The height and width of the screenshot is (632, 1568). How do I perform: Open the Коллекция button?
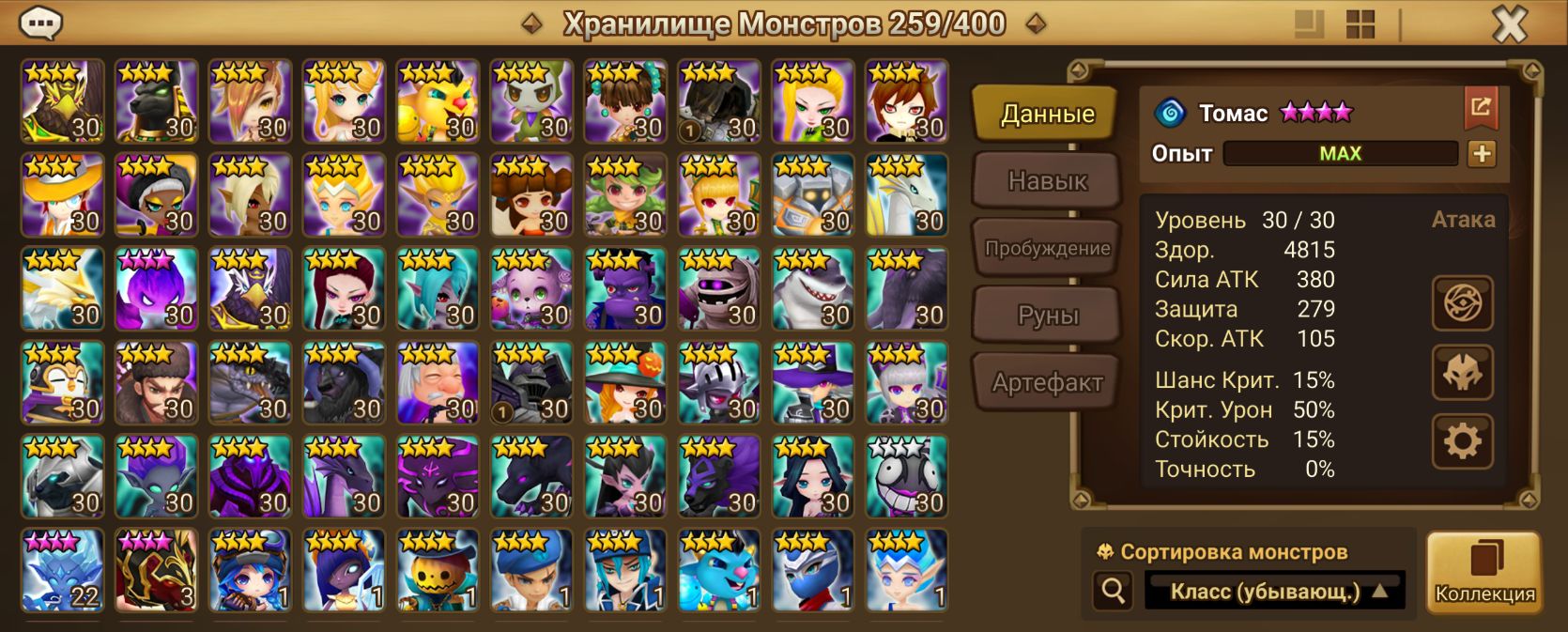(1483, 573)
